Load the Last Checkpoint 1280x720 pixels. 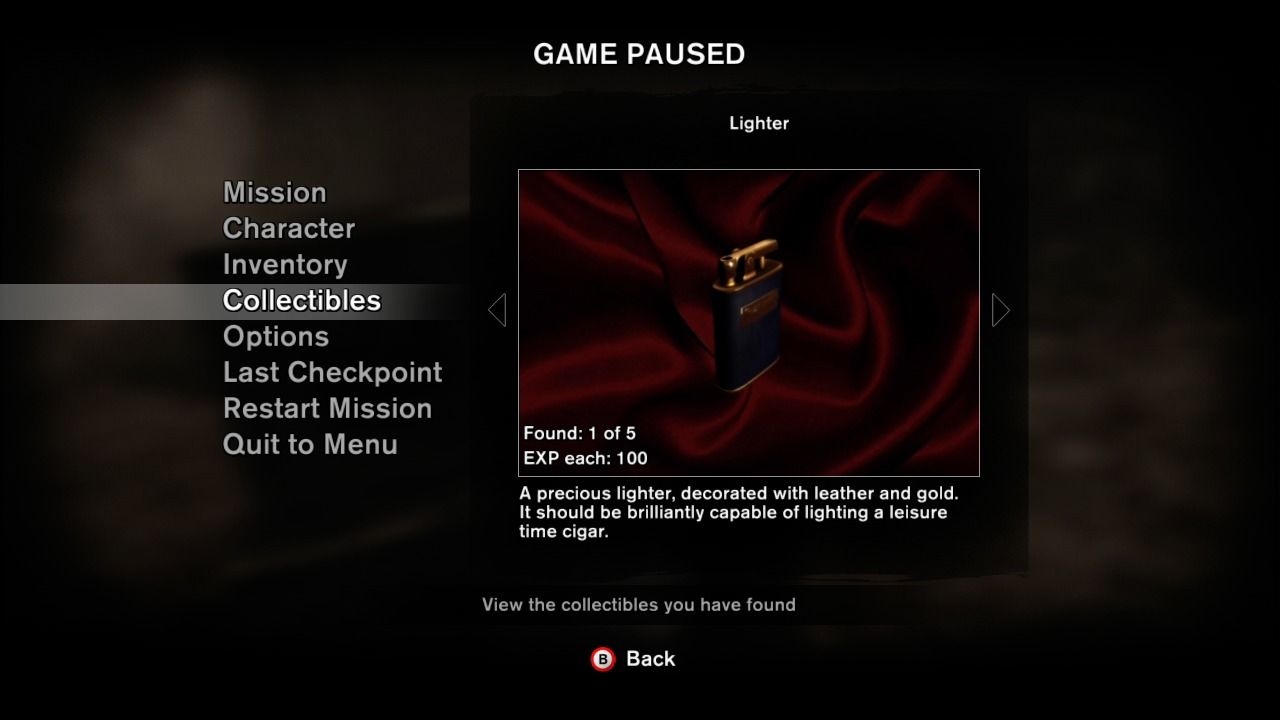click(x=332, y=373)
